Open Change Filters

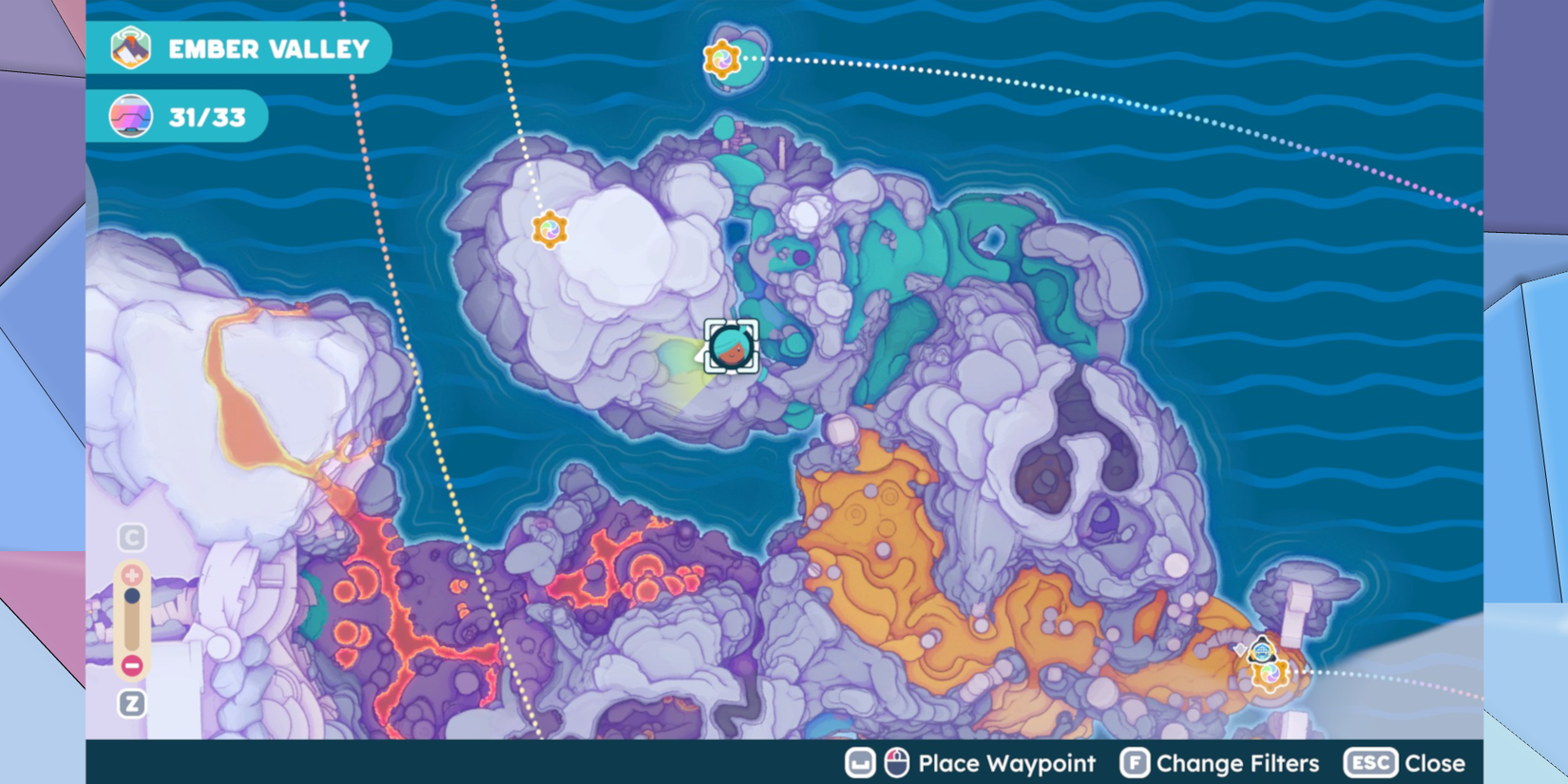[1235, 763]
